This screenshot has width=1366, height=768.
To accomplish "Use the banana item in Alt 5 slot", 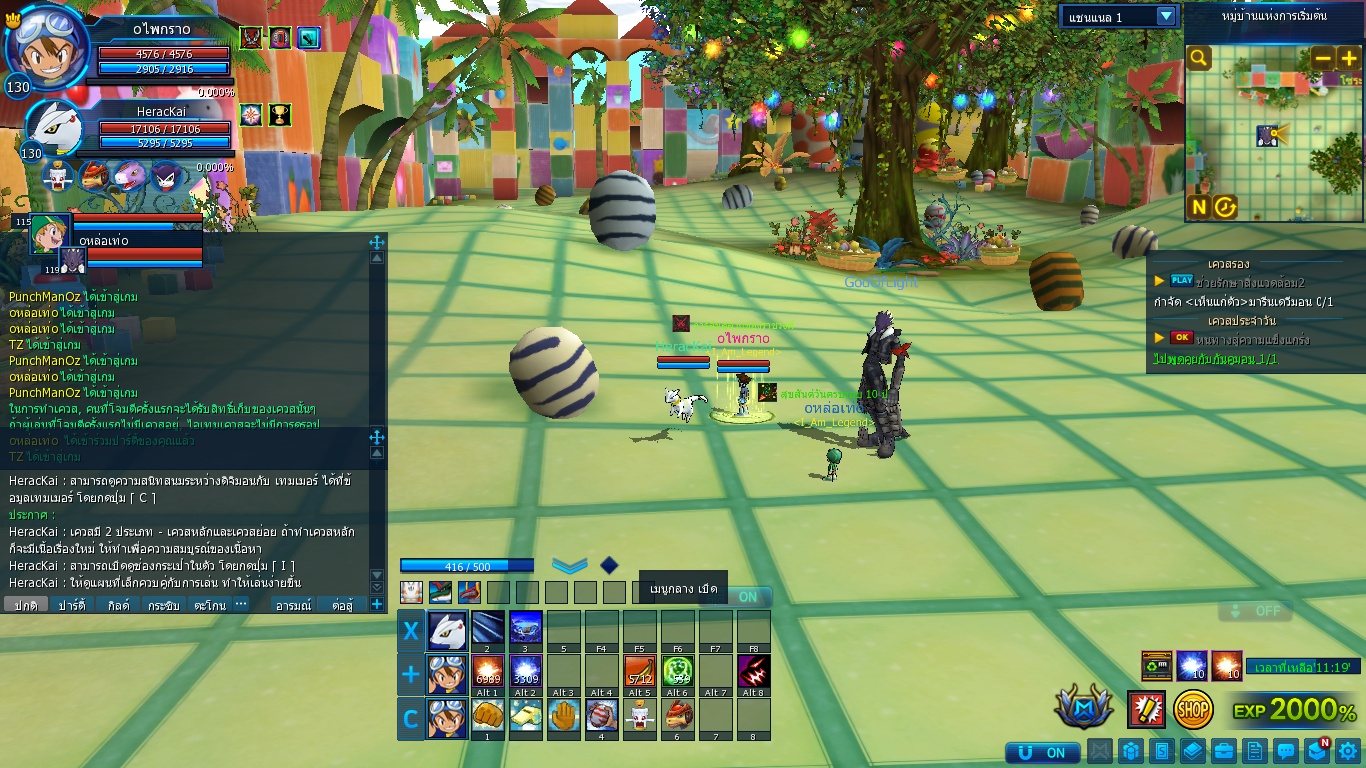I will [640, 672].
